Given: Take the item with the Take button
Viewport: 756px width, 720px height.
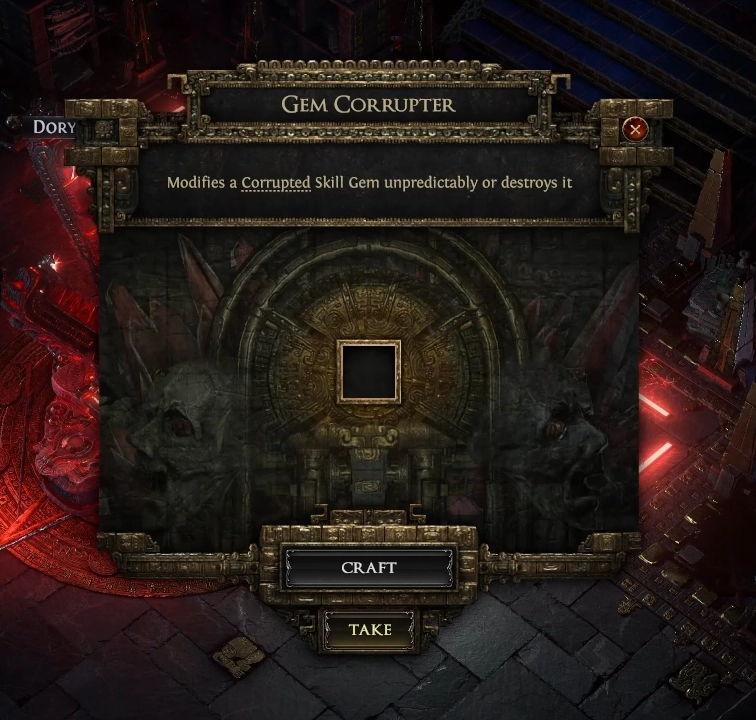Looking at the screenshot, I should (x=369, y=631).
